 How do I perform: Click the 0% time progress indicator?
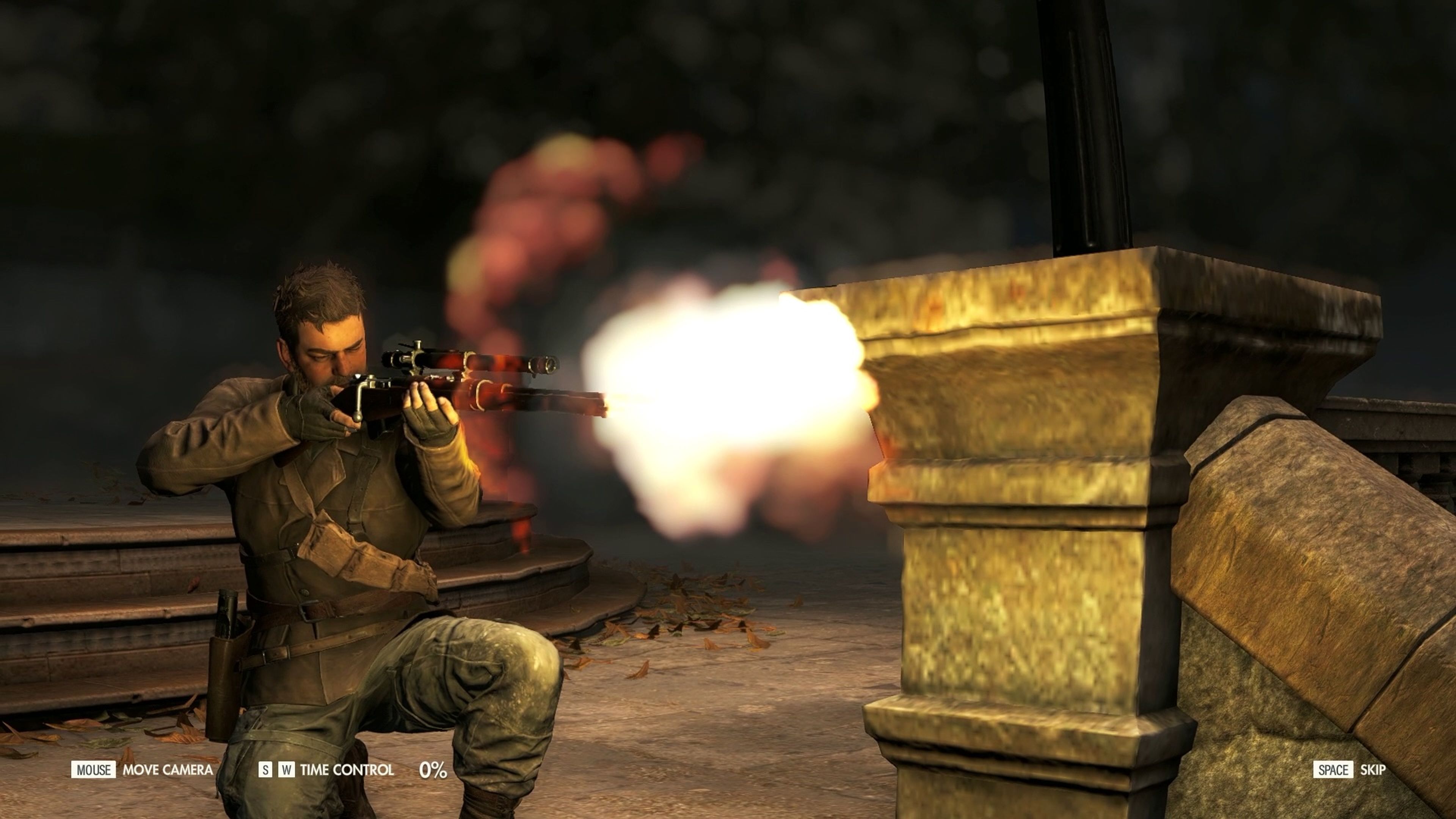coord(436,770)
